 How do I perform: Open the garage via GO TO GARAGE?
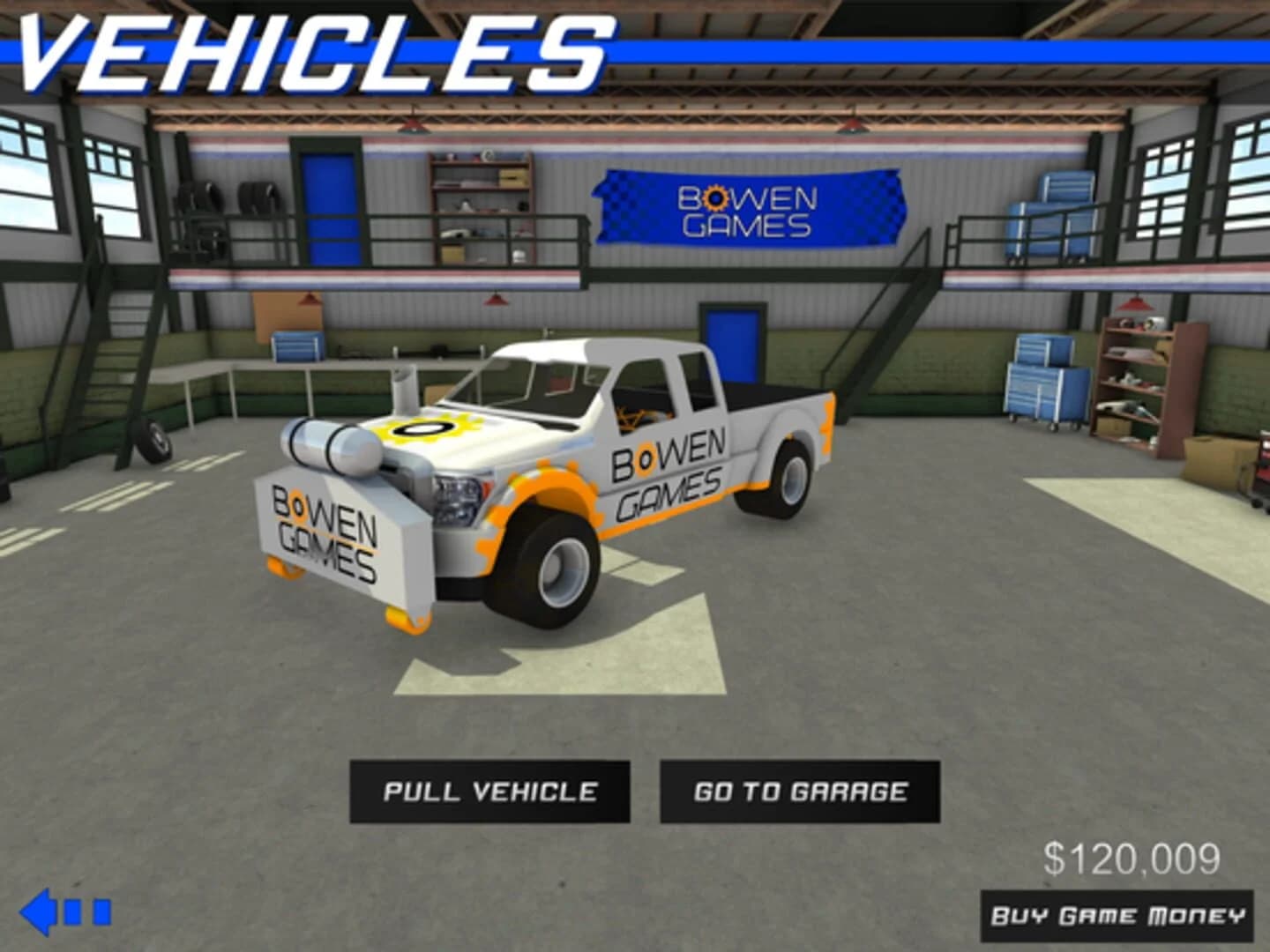coord(801,791)
